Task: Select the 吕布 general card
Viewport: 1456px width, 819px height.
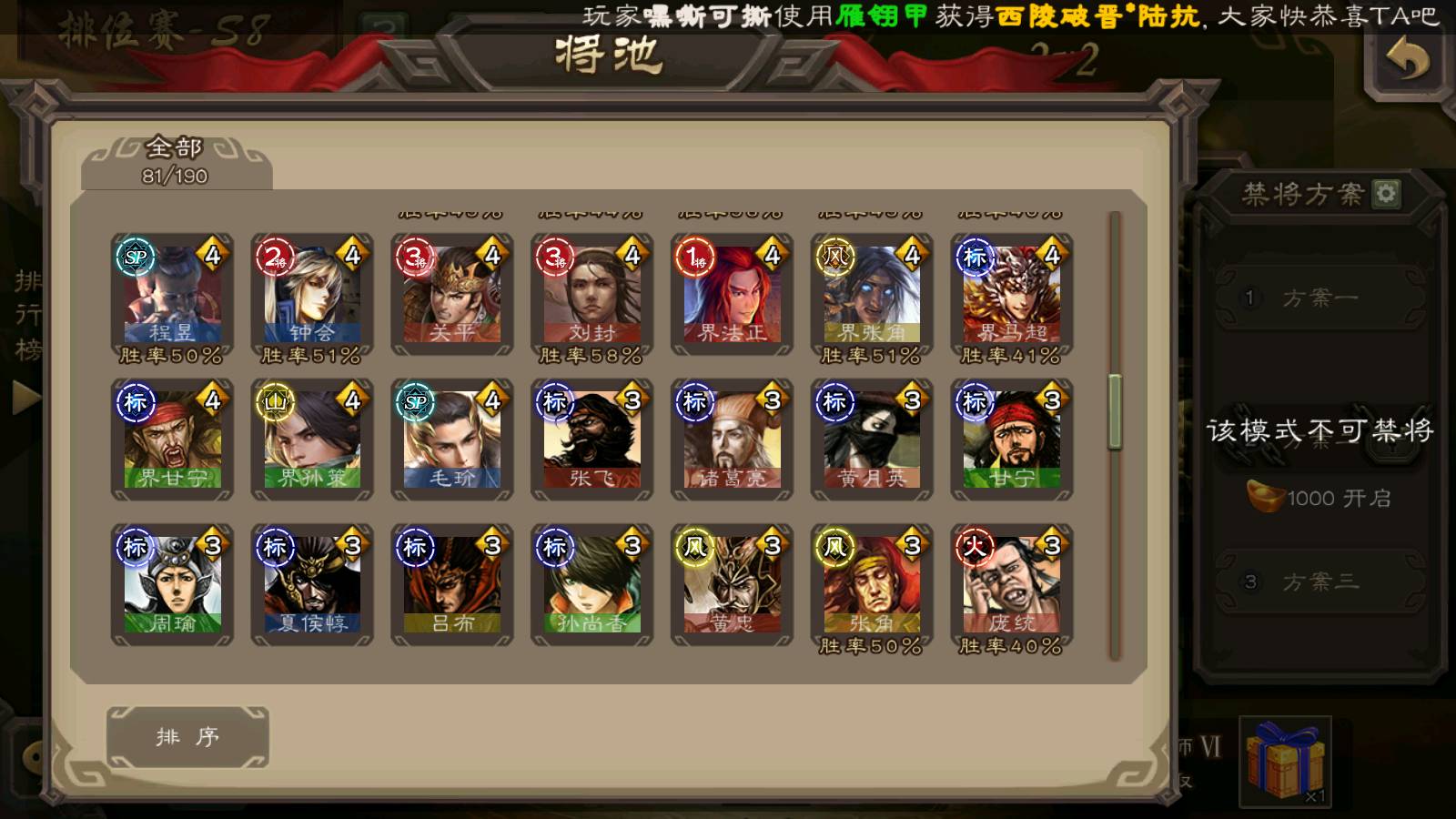Action: (x=452, y=584)
